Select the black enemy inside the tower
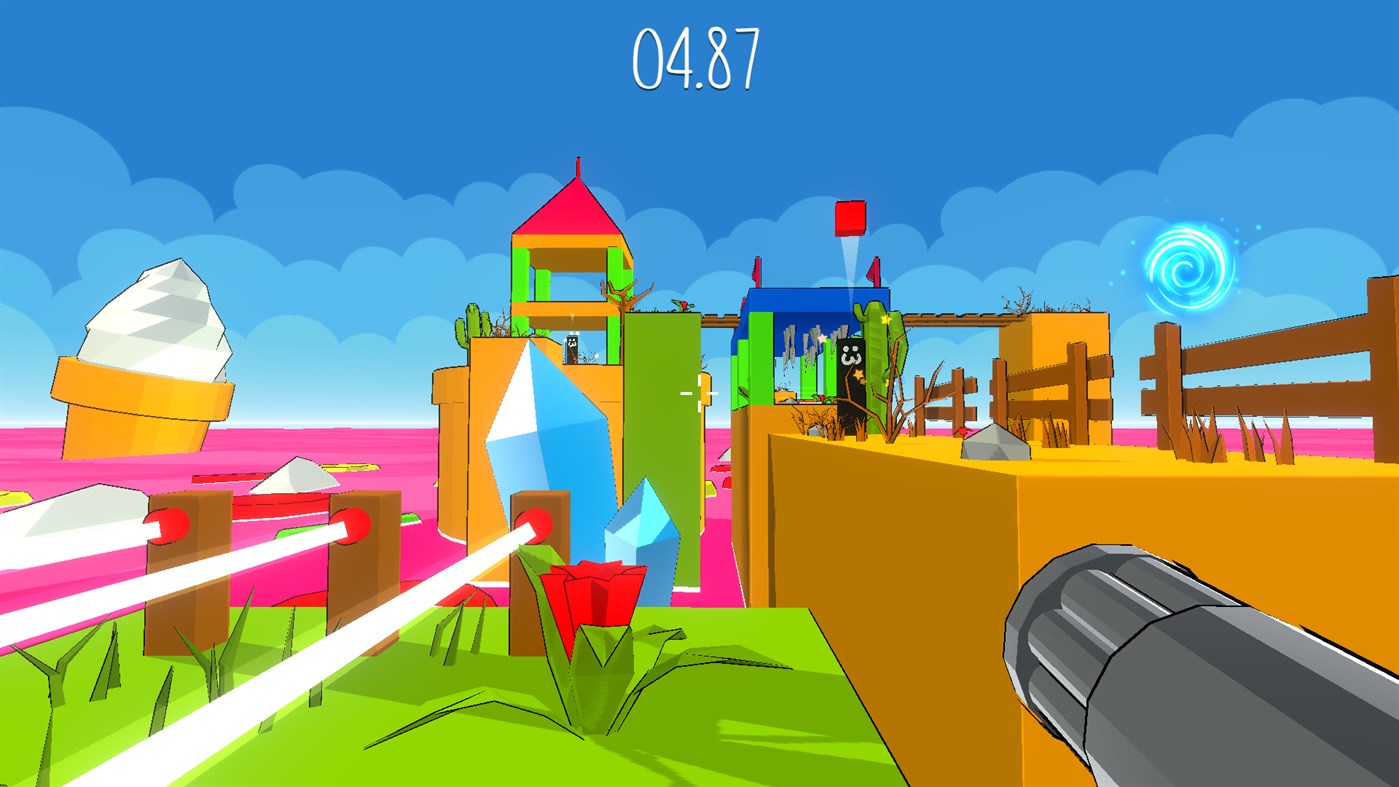This screenshot has height=787, width=1399. click(x=570, y=347)
